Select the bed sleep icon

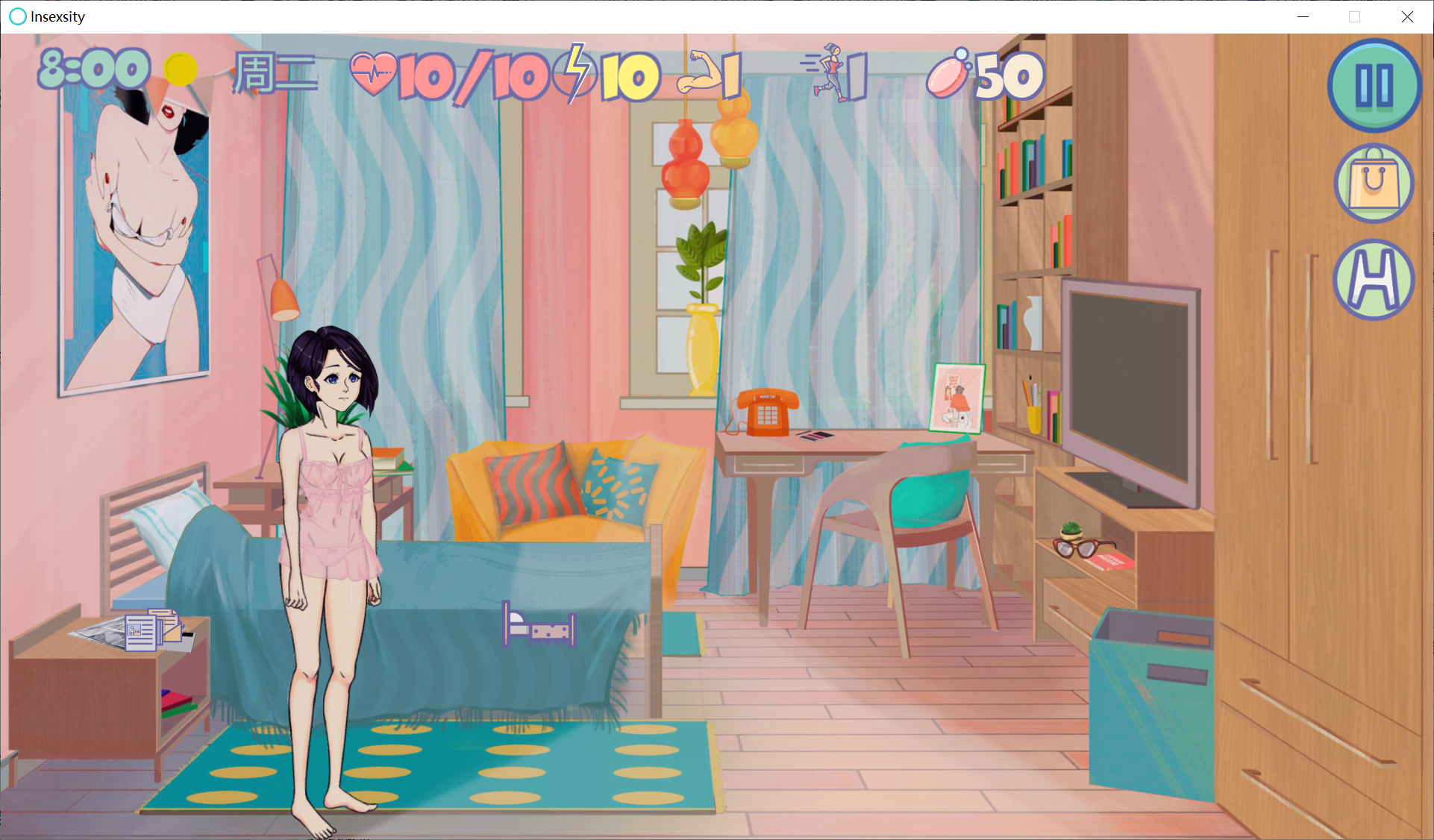[539, 626]
